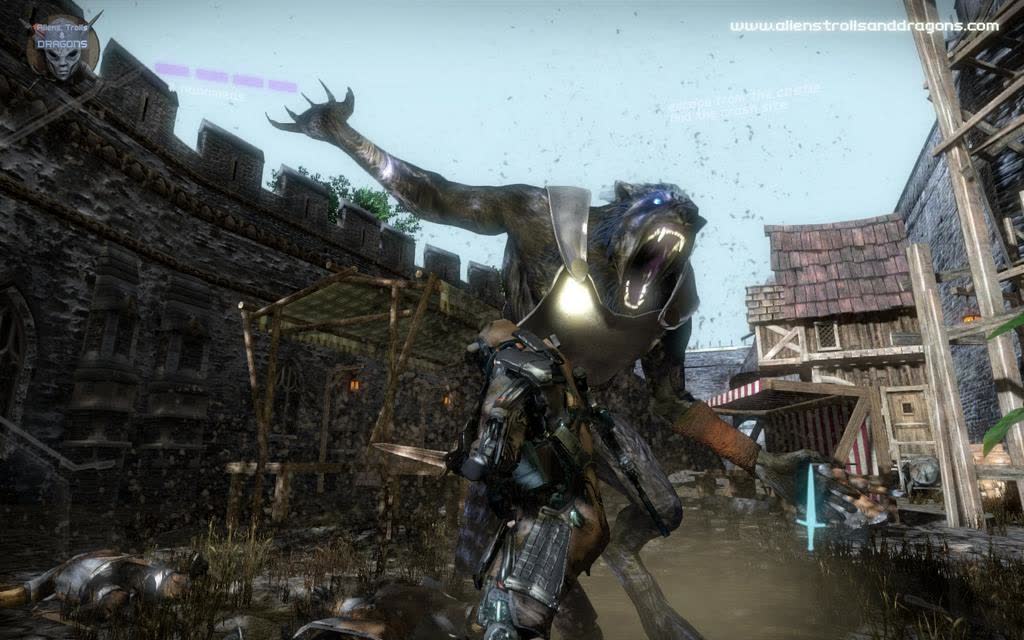
Task: Open the alienstrollsanddragons.com website link
Action: (863, 26)
